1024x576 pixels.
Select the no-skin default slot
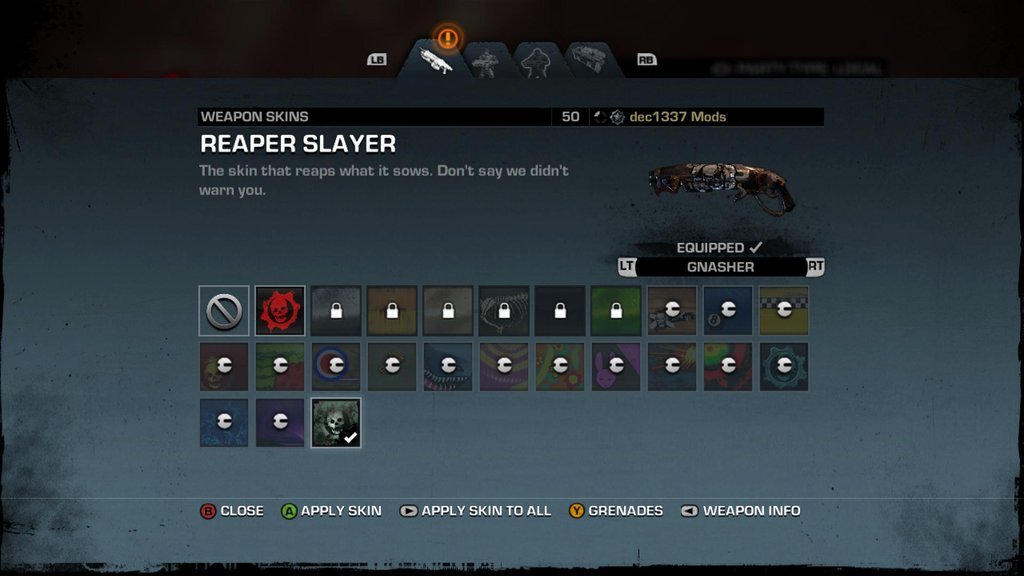click(223, 311)
